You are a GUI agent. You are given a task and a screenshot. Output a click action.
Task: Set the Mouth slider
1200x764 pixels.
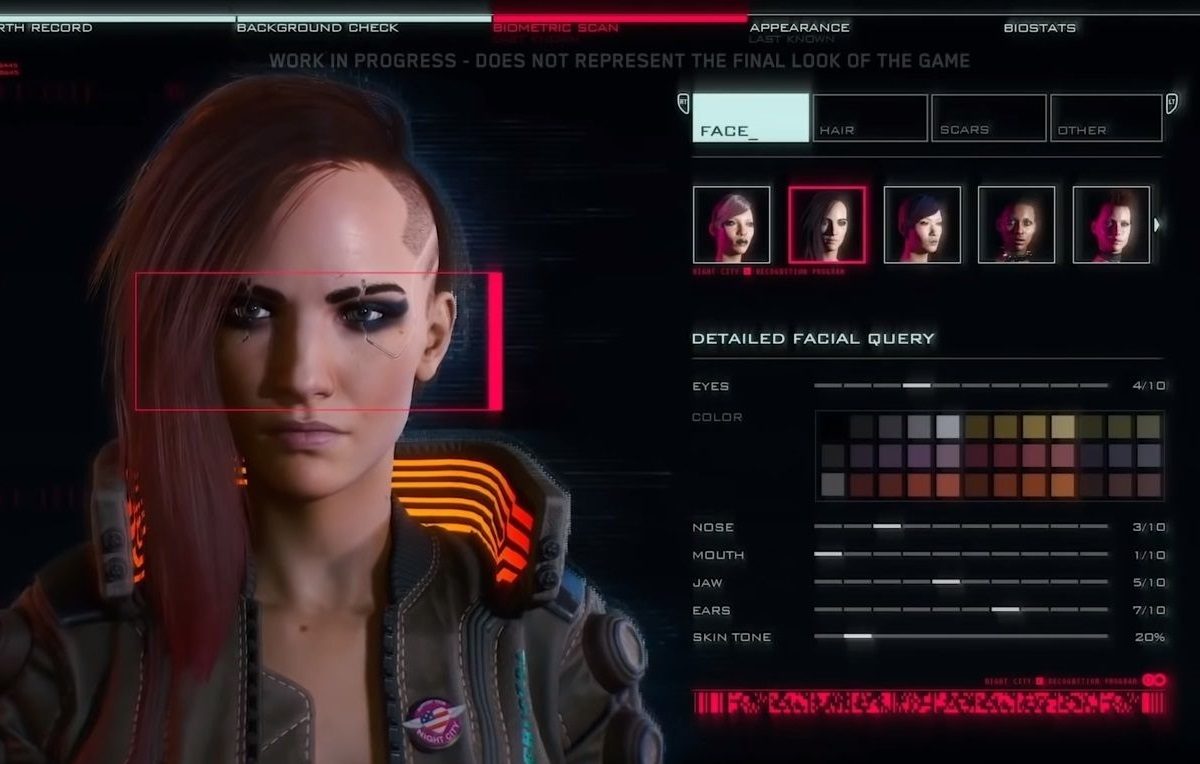pyautogui.click(x=828, y=554)
